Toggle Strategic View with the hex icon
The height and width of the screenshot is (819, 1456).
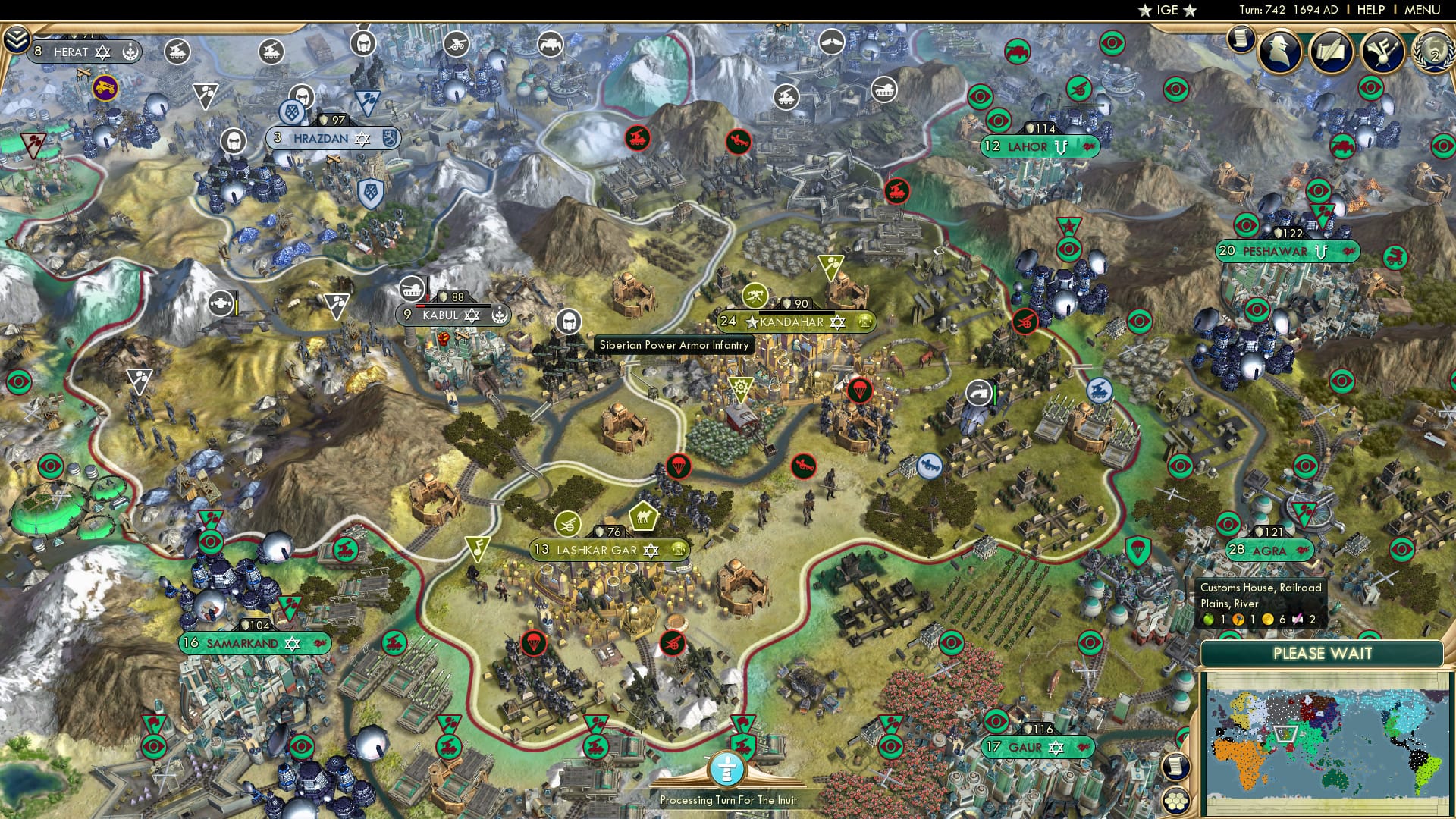point(1176,801)
